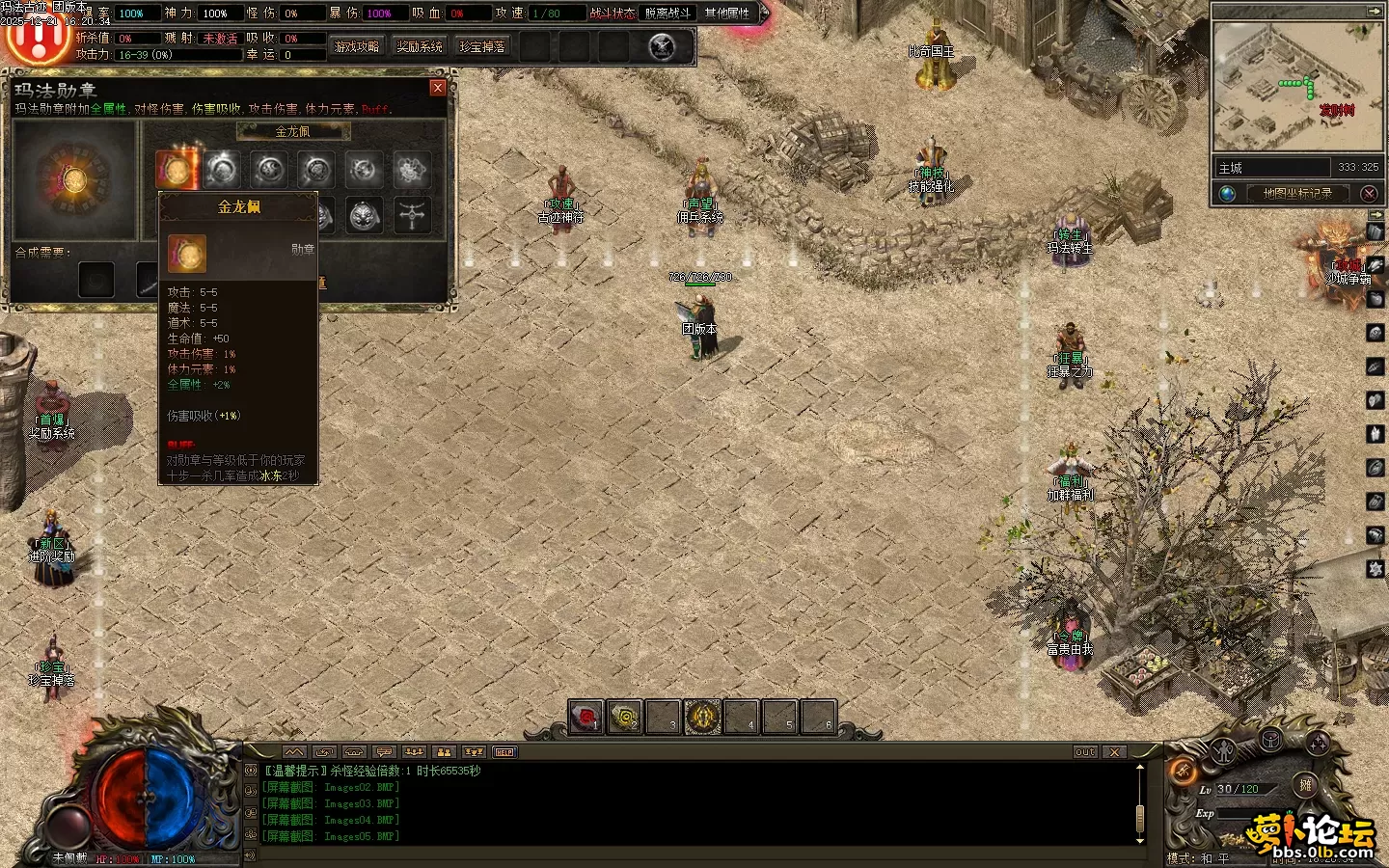The image size is (1389, 868).
Task: Click the "out" button on chat bar
Action: [1085, 752]
